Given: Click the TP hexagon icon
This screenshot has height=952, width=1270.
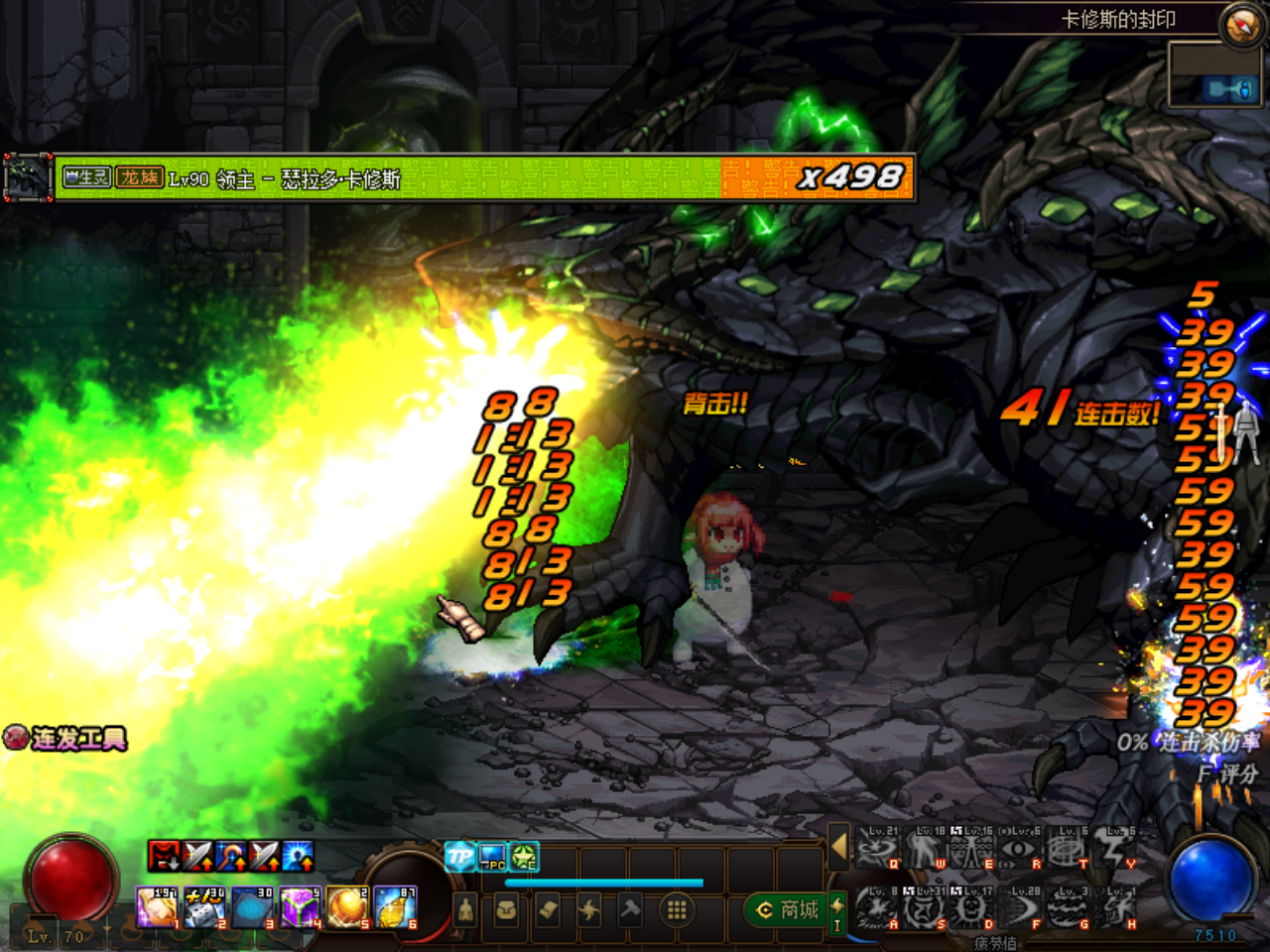Looking at the screenshot, I should click(459, 856).
